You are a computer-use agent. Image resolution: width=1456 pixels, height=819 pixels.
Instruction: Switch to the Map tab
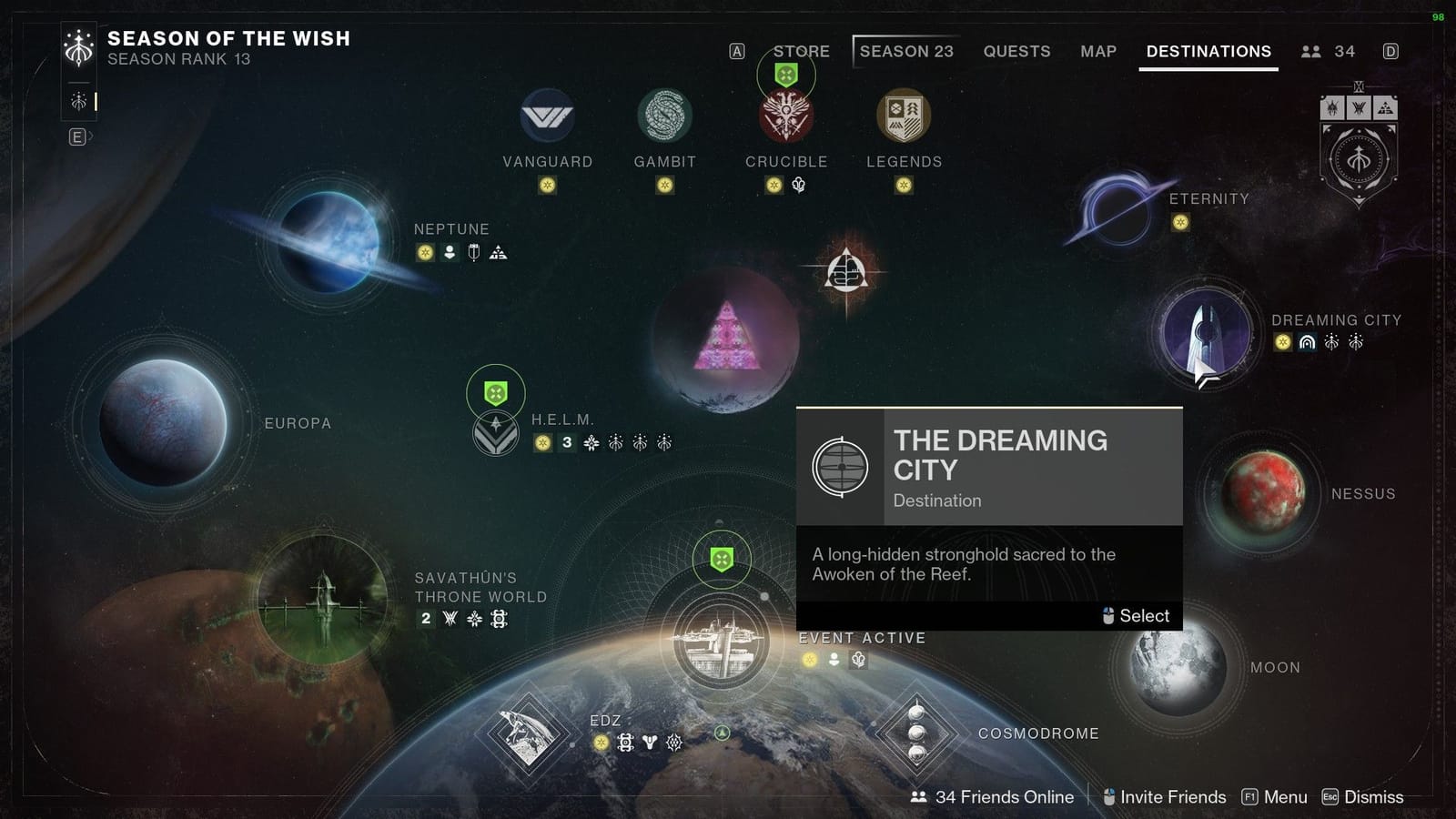[x=1097, y=52]
